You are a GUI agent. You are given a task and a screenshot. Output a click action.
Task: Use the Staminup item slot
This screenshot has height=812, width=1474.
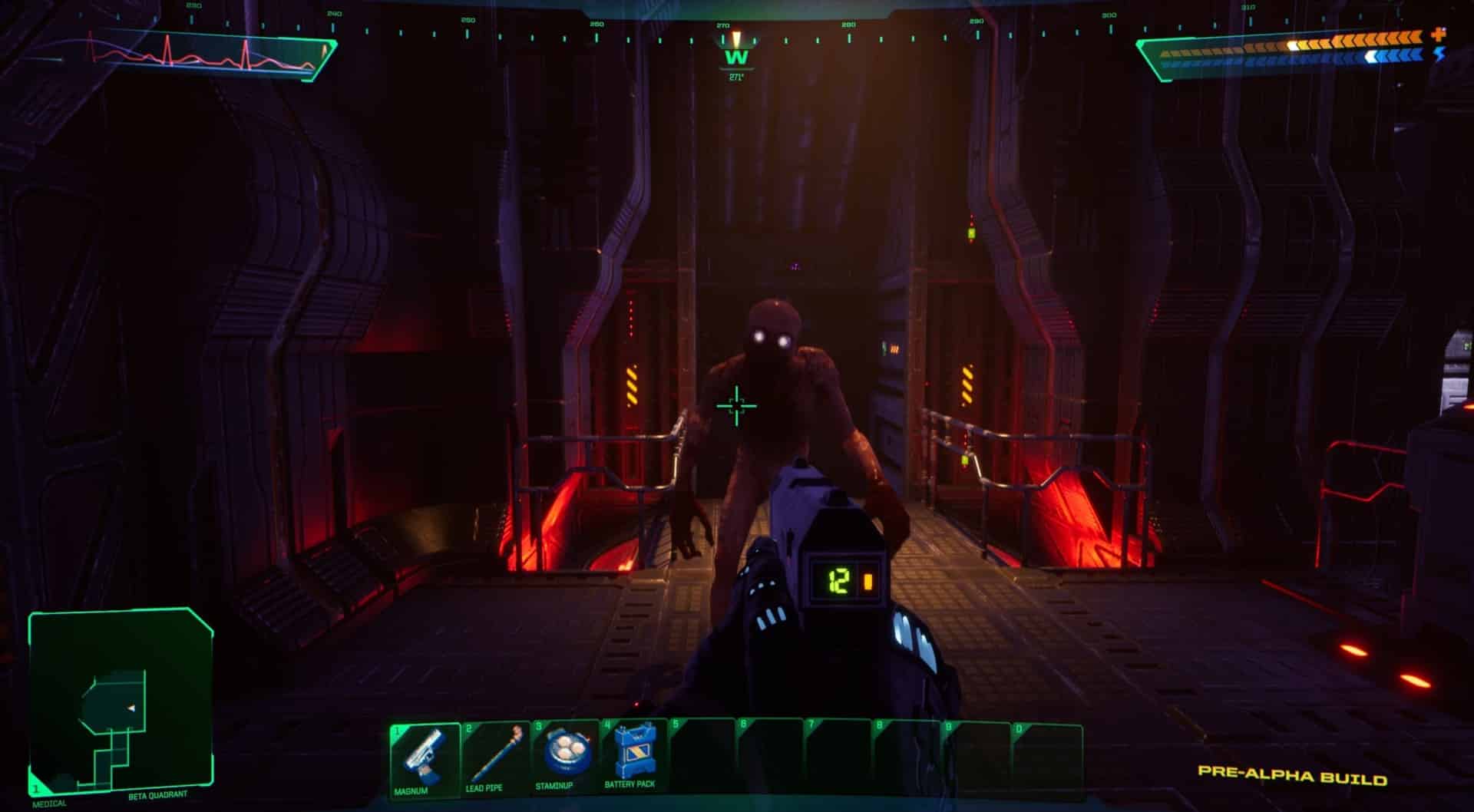tap(565, 756)
